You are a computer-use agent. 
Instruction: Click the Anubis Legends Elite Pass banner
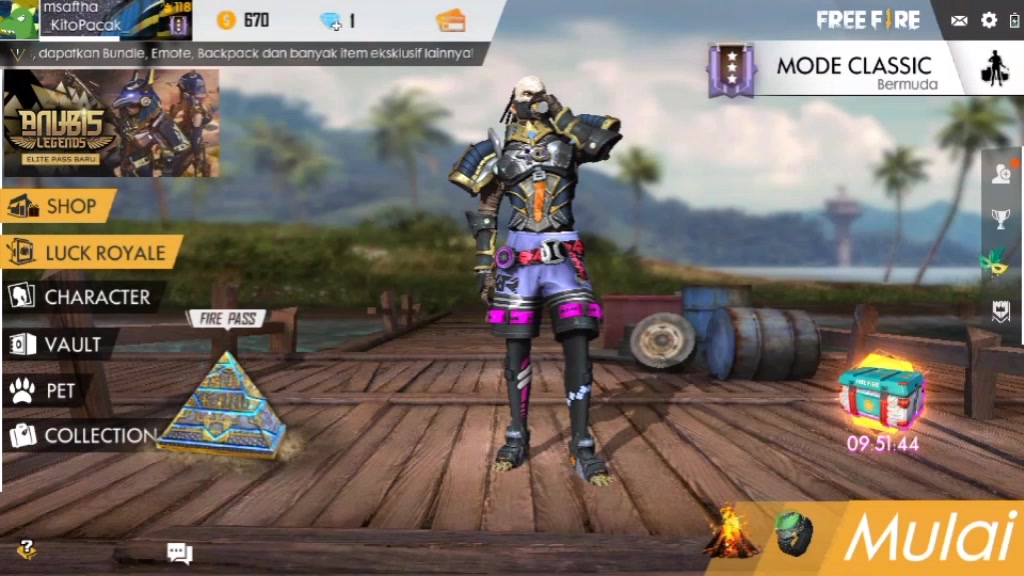point(111,123)
